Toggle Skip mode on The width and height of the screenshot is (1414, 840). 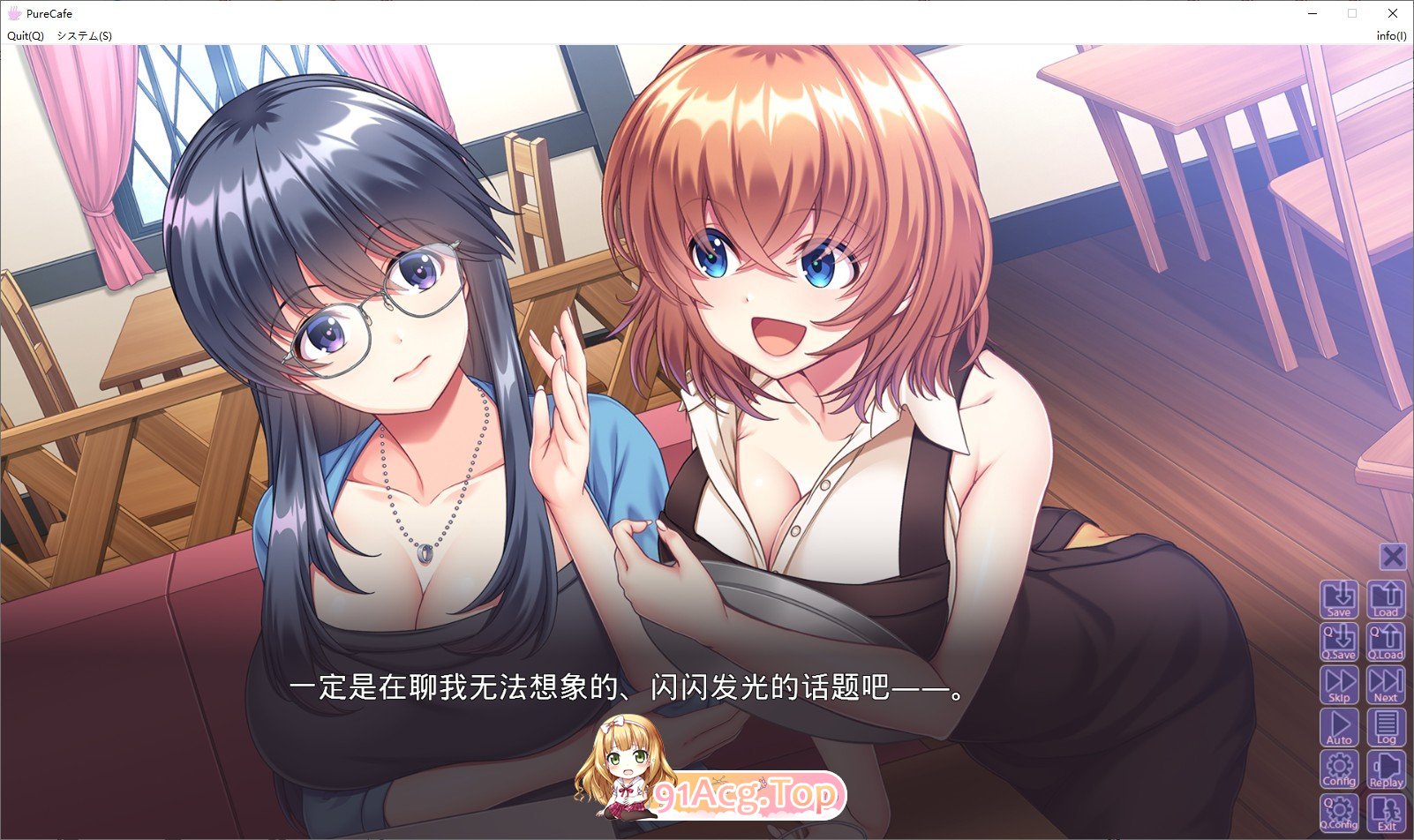(1340, 685)
